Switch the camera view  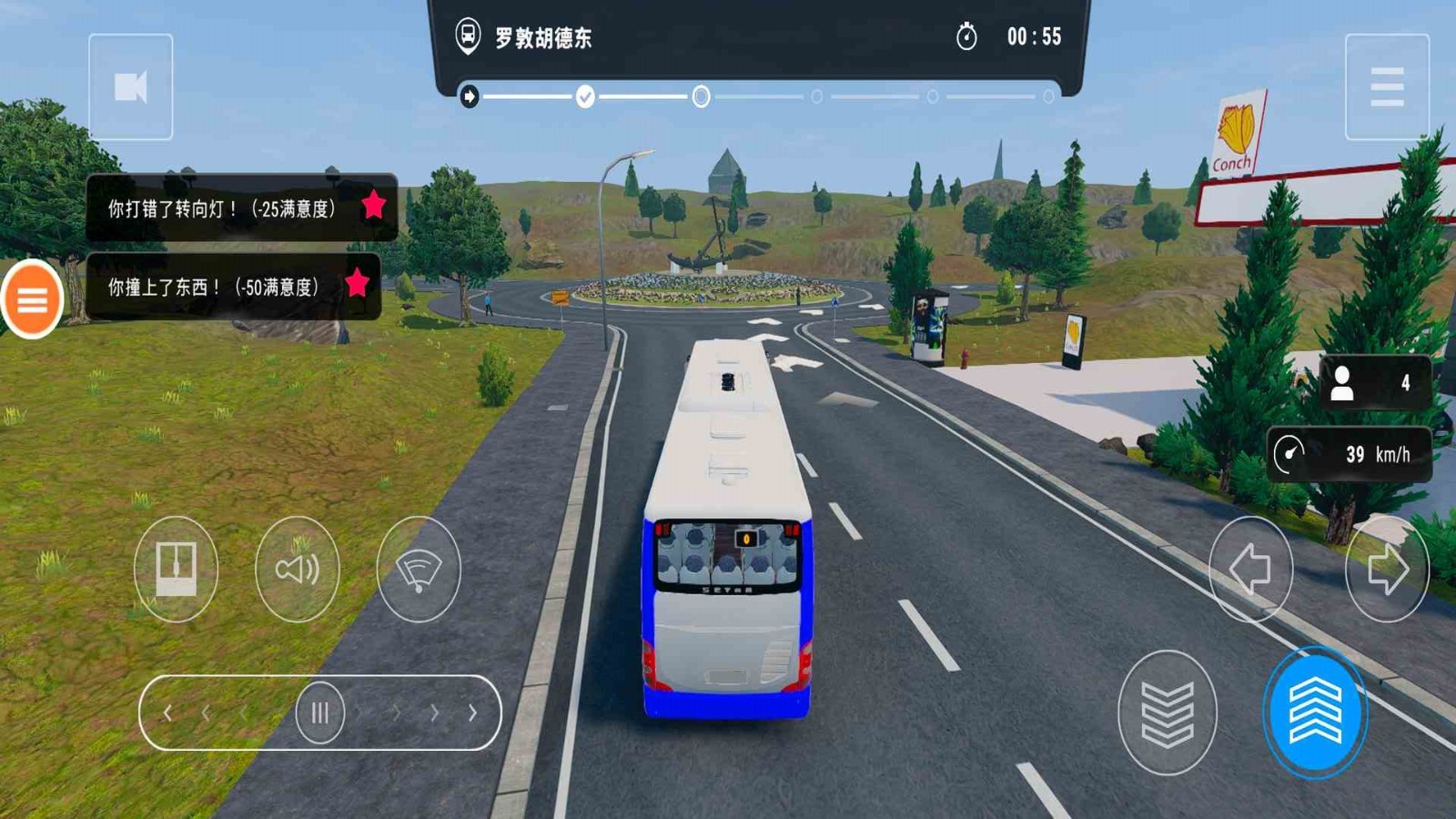(131, 87)
